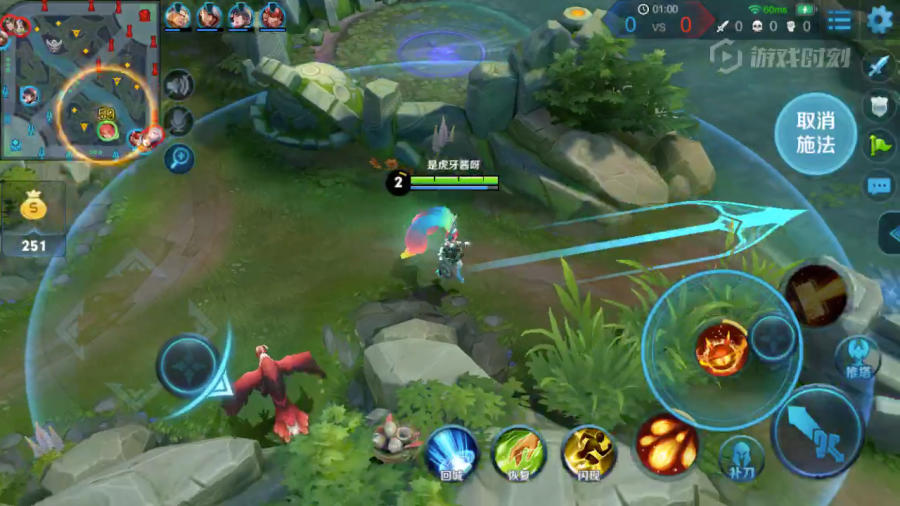The width and height of the screenshot is (900, 506).
Task: Tap the 补刀 last-hit button
Action: [742, 456]
